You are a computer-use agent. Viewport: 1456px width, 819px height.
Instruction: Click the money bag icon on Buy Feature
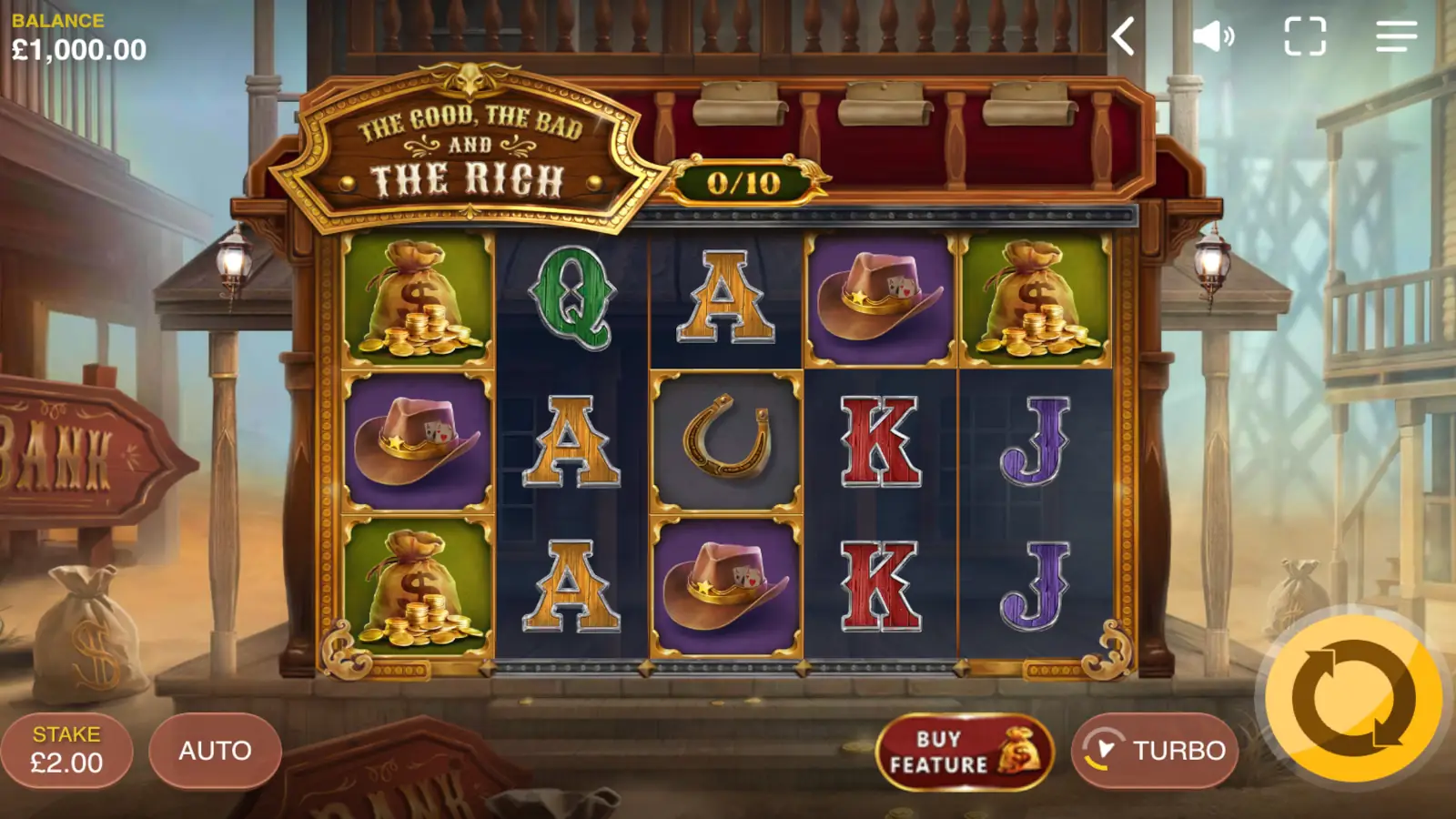click(x=1017, y=750)
